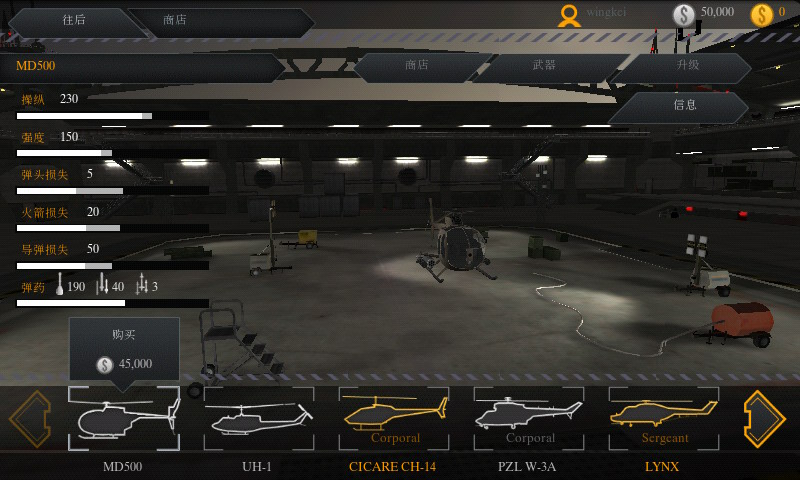Show the 信息 info panel
Viewport: 800px width, 480px height.
pyautogui.click(x=684, y=105)
